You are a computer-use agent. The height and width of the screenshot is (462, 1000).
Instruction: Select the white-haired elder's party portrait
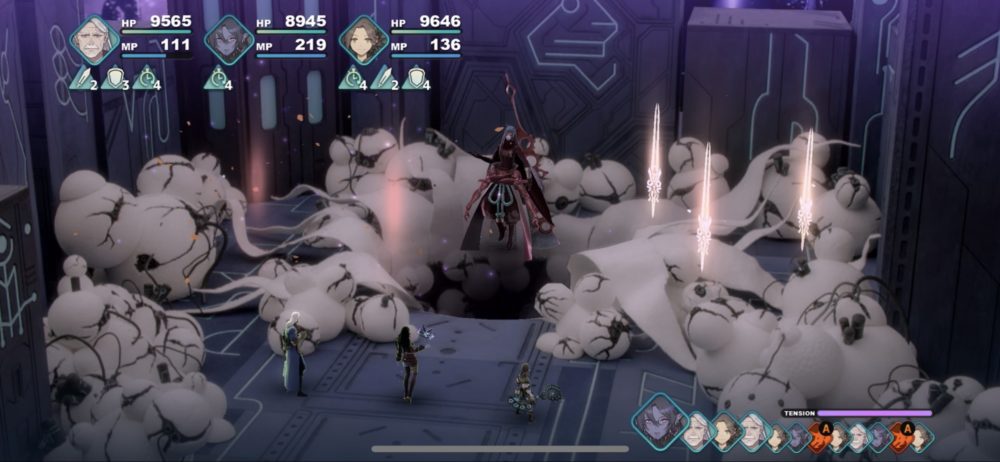(96, 38)
